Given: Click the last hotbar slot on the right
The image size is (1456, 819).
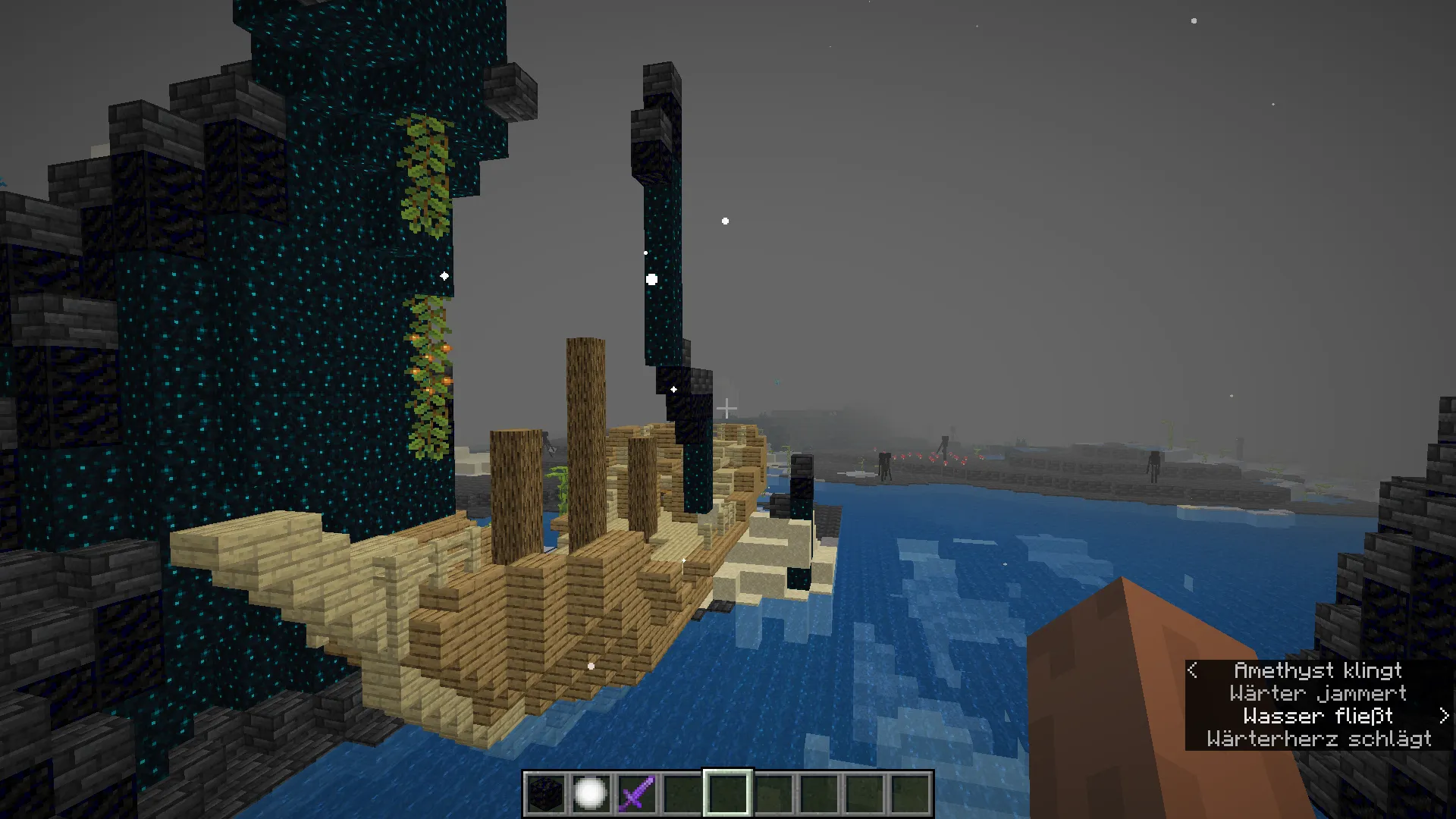Looking at the screenshot, I should [912, 795].
